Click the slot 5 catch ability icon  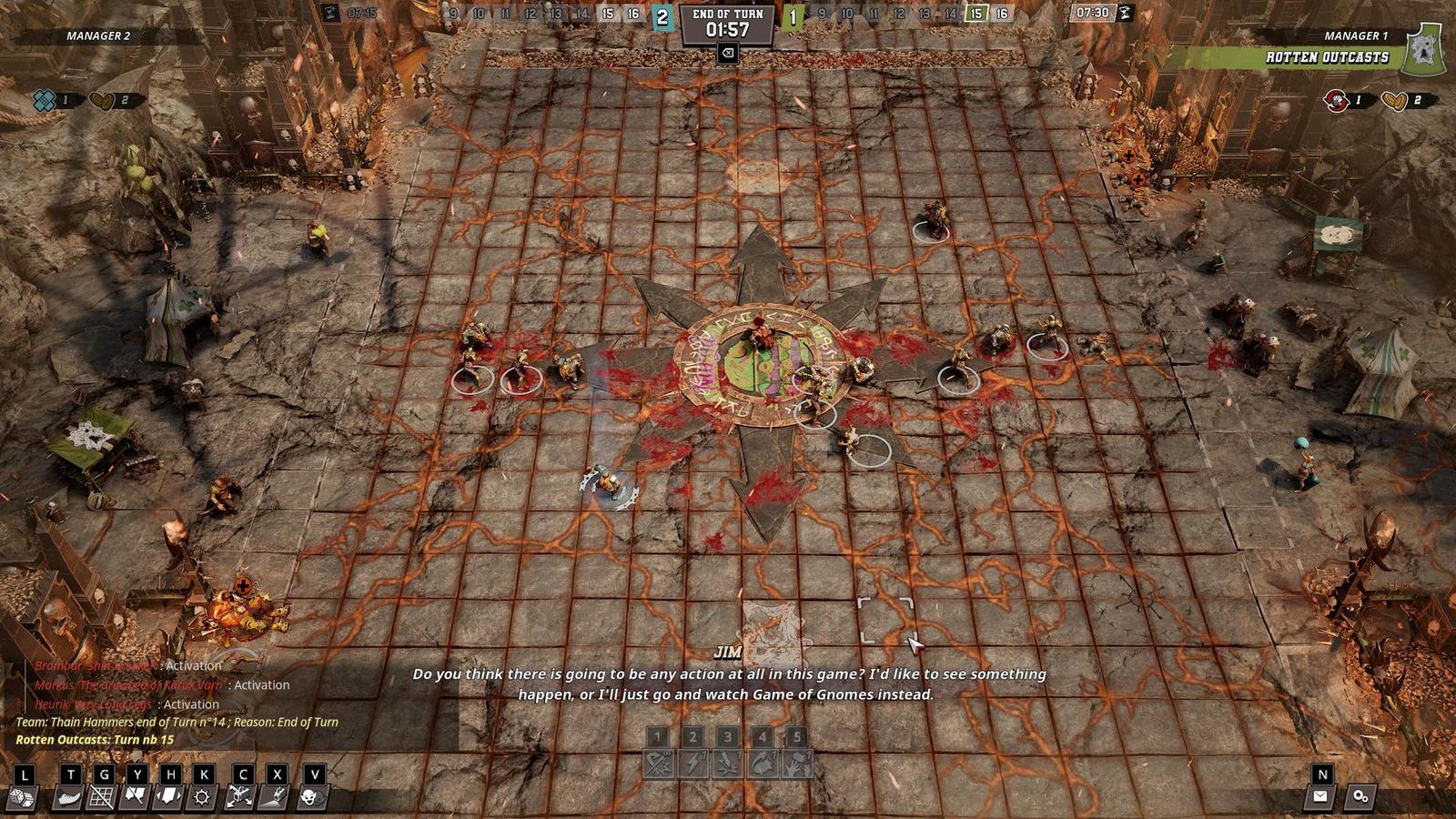pyautogui.click(x=798, y=760)
